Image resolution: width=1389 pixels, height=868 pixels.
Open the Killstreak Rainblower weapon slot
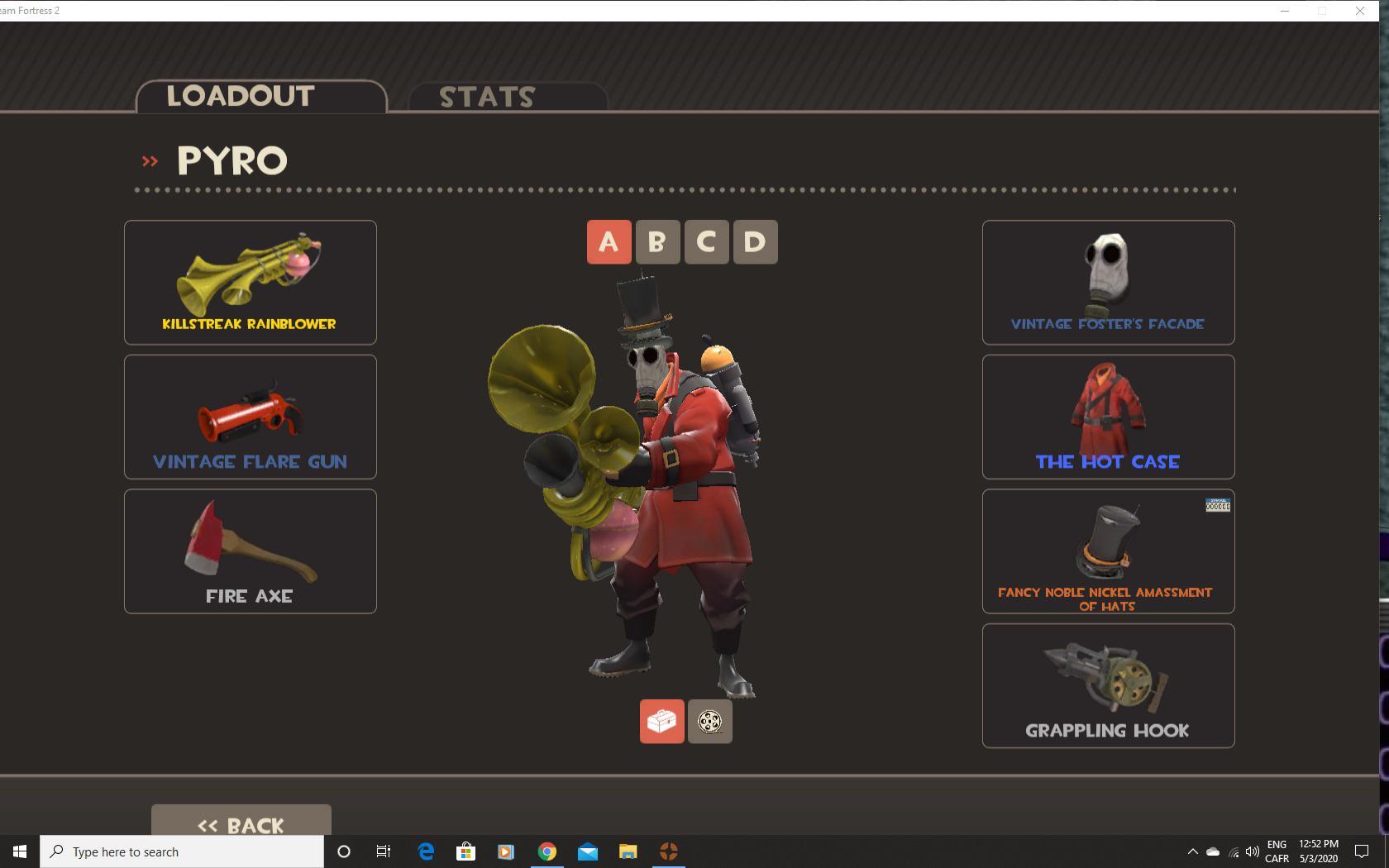[x=250, y=281]
